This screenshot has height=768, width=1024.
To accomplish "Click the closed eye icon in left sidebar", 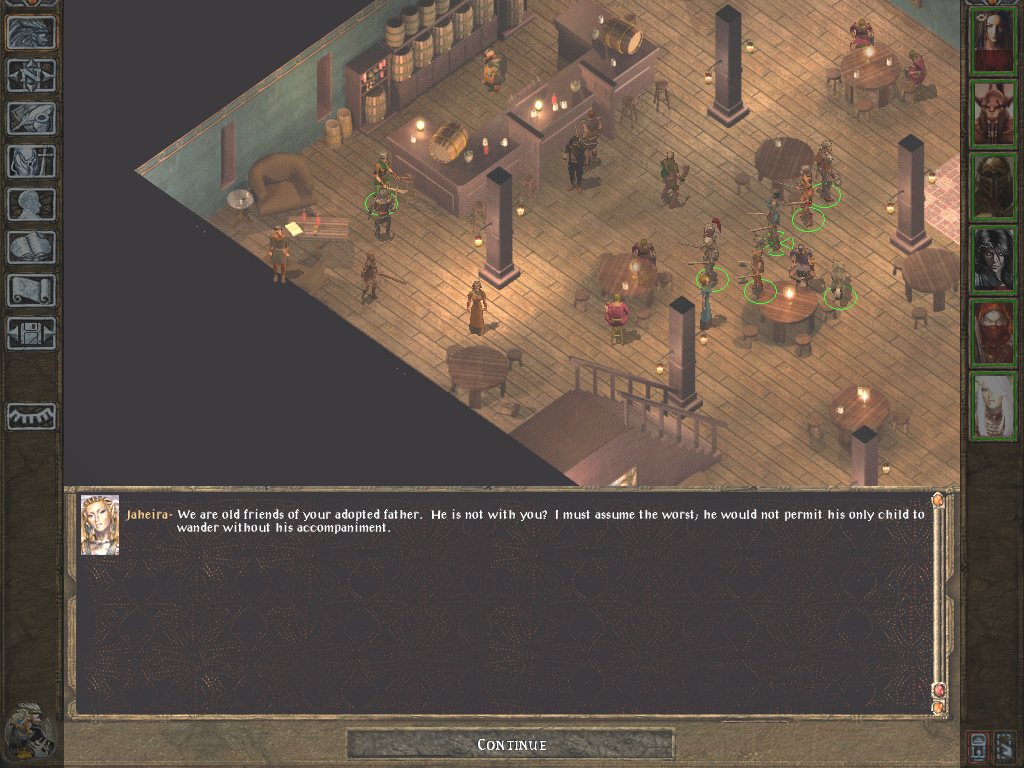I will [x=31, y=415].
